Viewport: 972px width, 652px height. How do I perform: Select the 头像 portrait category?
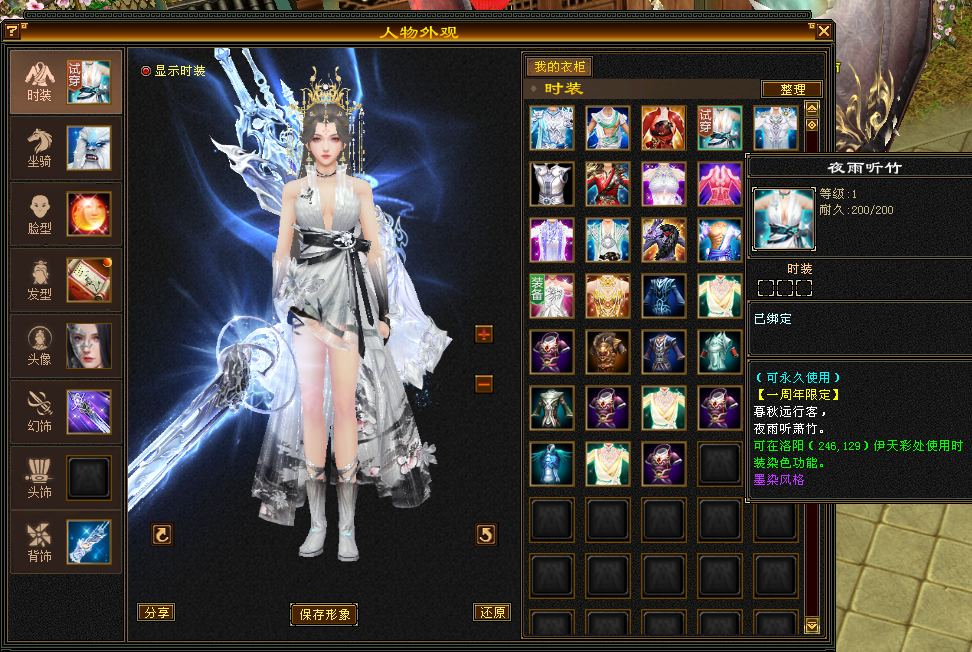tap(66, 346)
